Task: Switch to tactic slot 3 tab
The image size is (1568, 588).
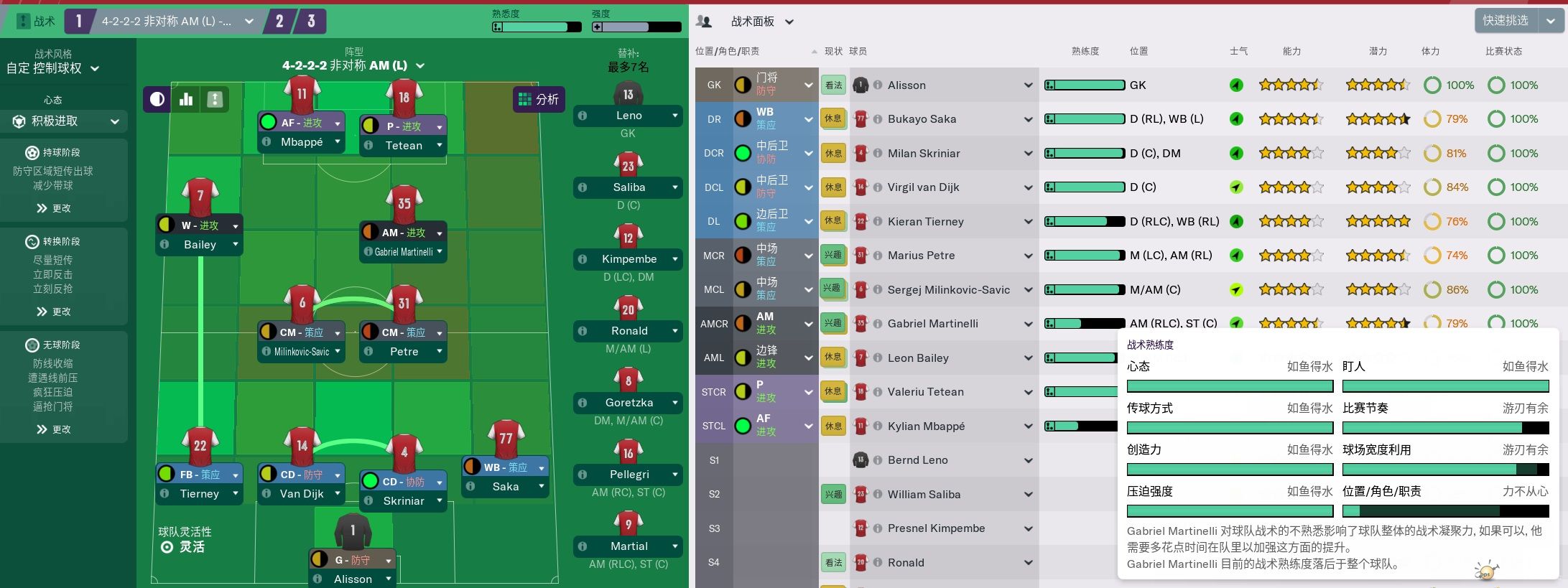Action: pyautogui.click(x=311, y=22)
